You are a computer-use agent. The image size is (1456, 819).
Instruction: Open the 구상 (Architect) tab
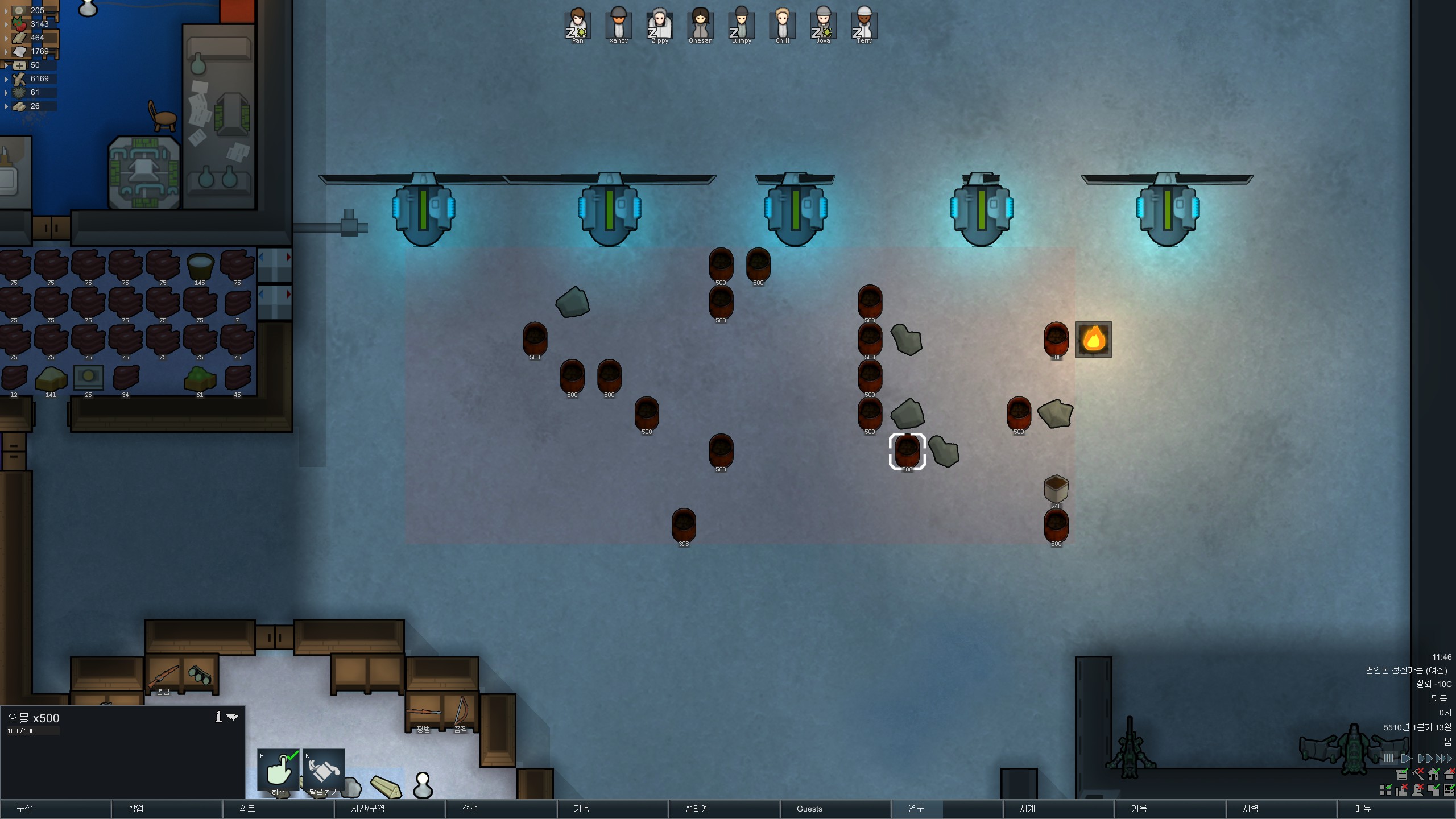click(x=55, y=808)
